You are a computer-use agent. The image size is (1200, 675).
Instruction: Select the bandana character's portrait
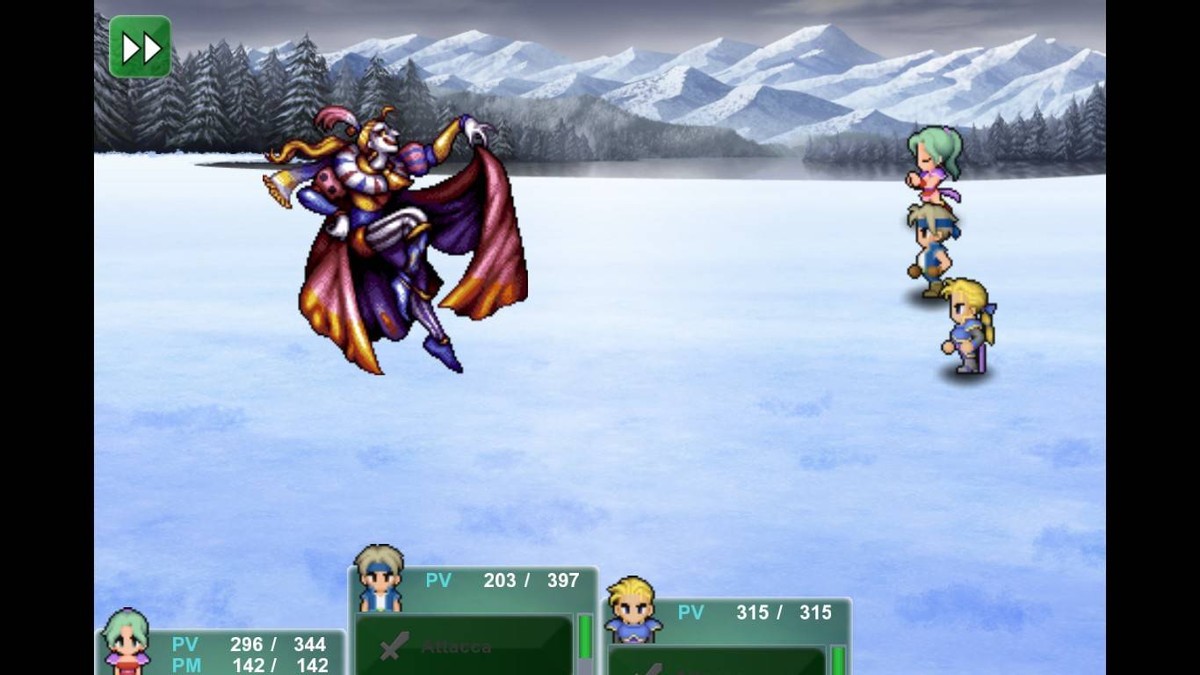tap(379, 579)
